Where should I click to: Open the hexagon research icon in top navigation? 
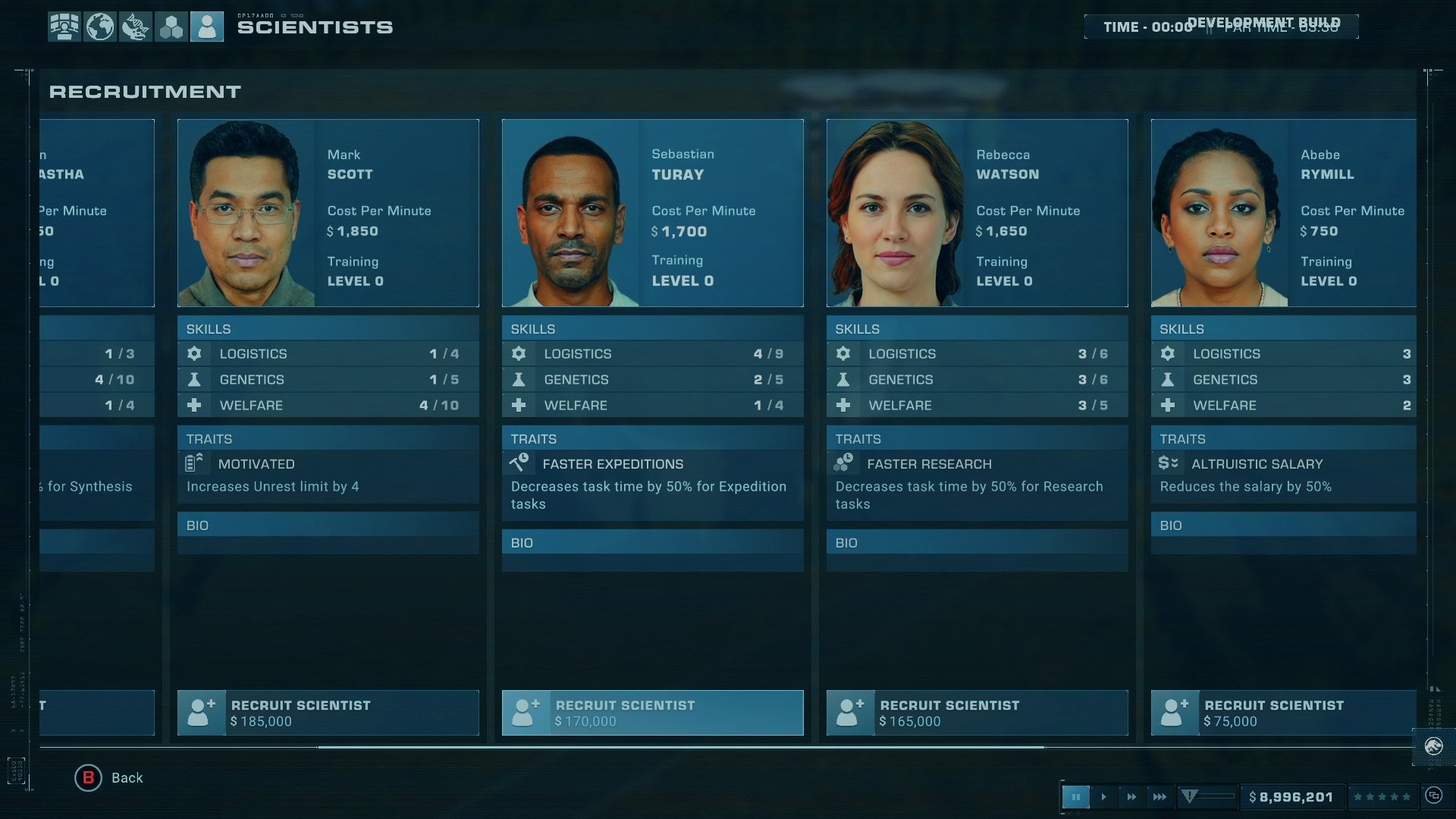tap(171, 26)
